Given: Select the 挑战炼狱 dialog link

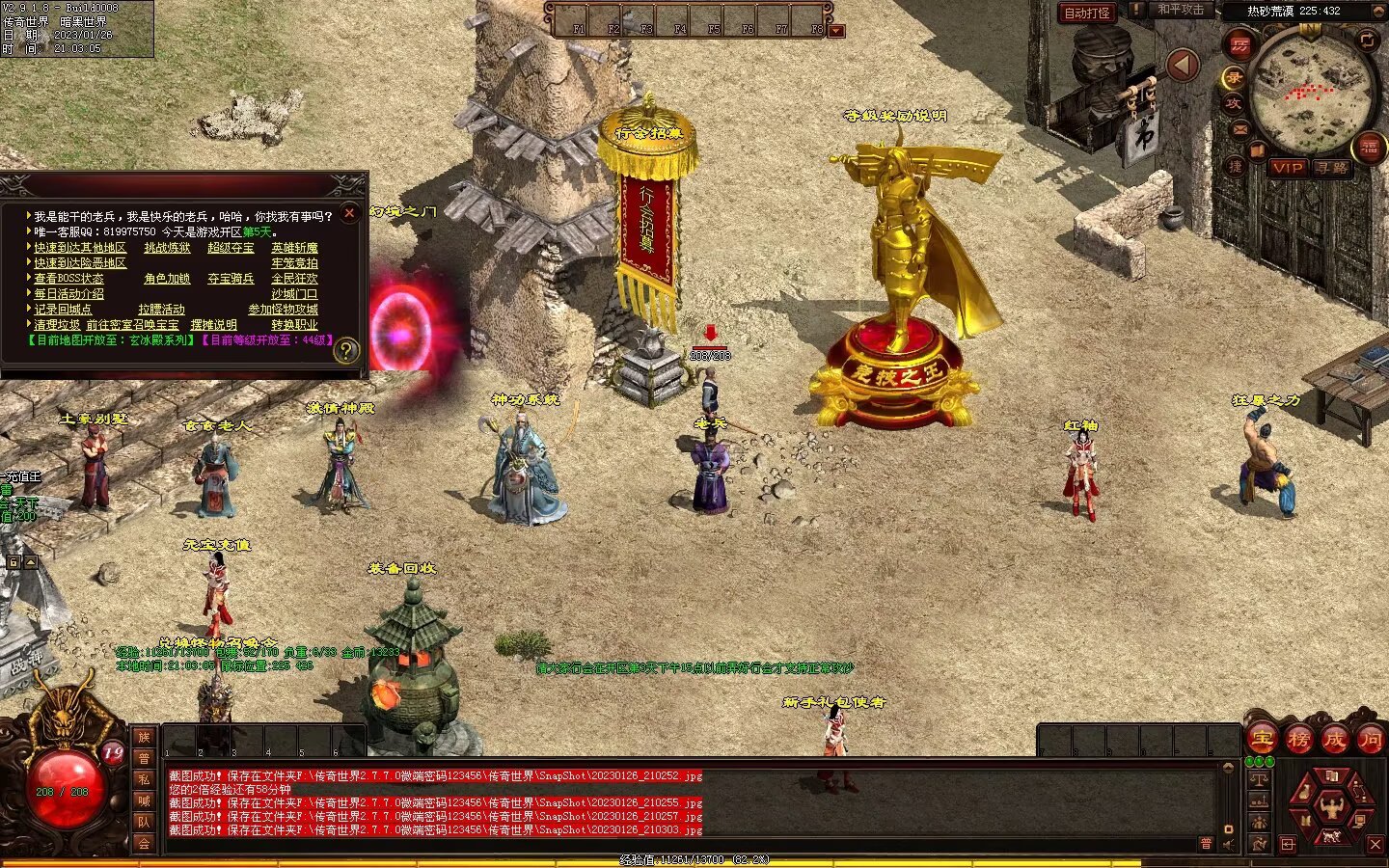Looking at the screenshot, I should 167,248.
